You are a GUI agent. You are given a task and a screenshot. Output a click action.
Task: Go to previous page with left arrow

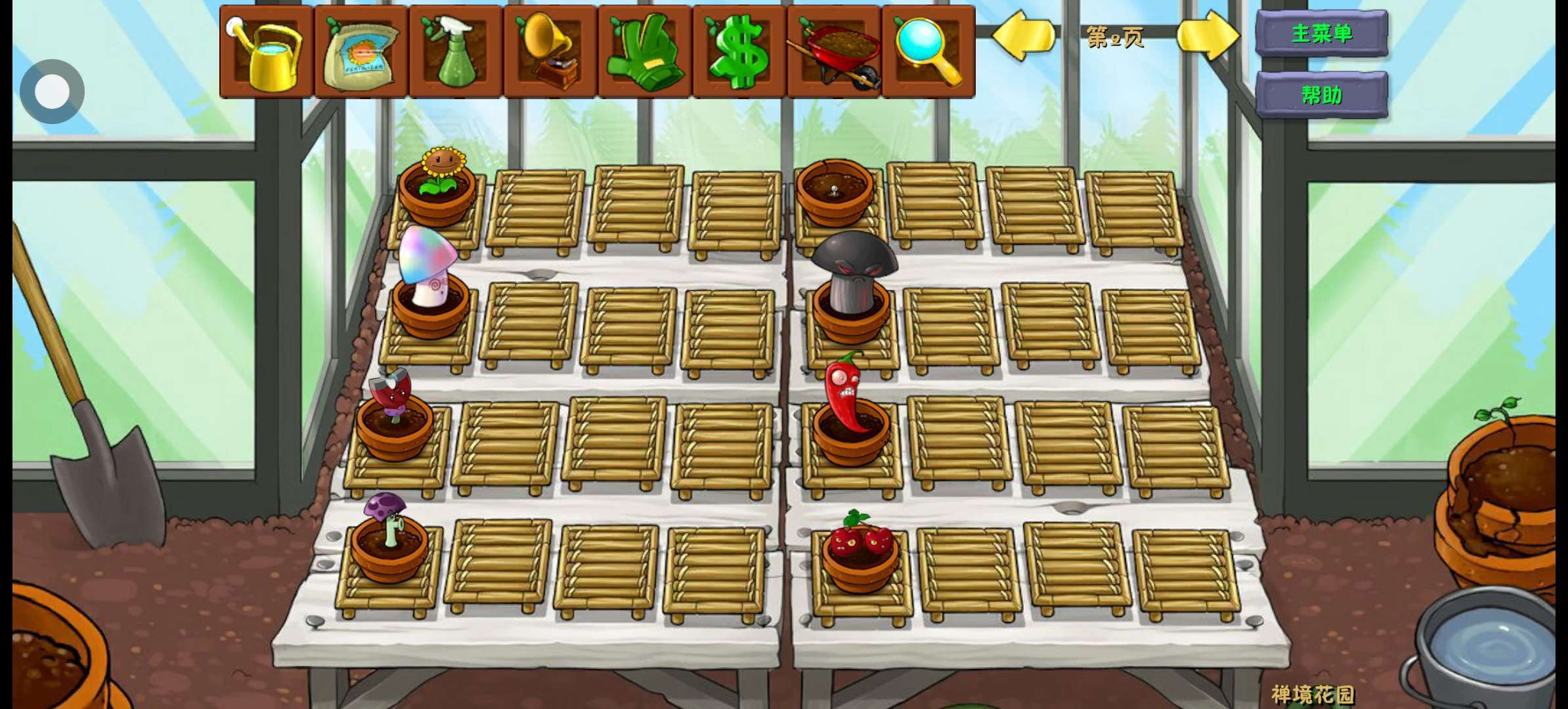[1023, 37]
